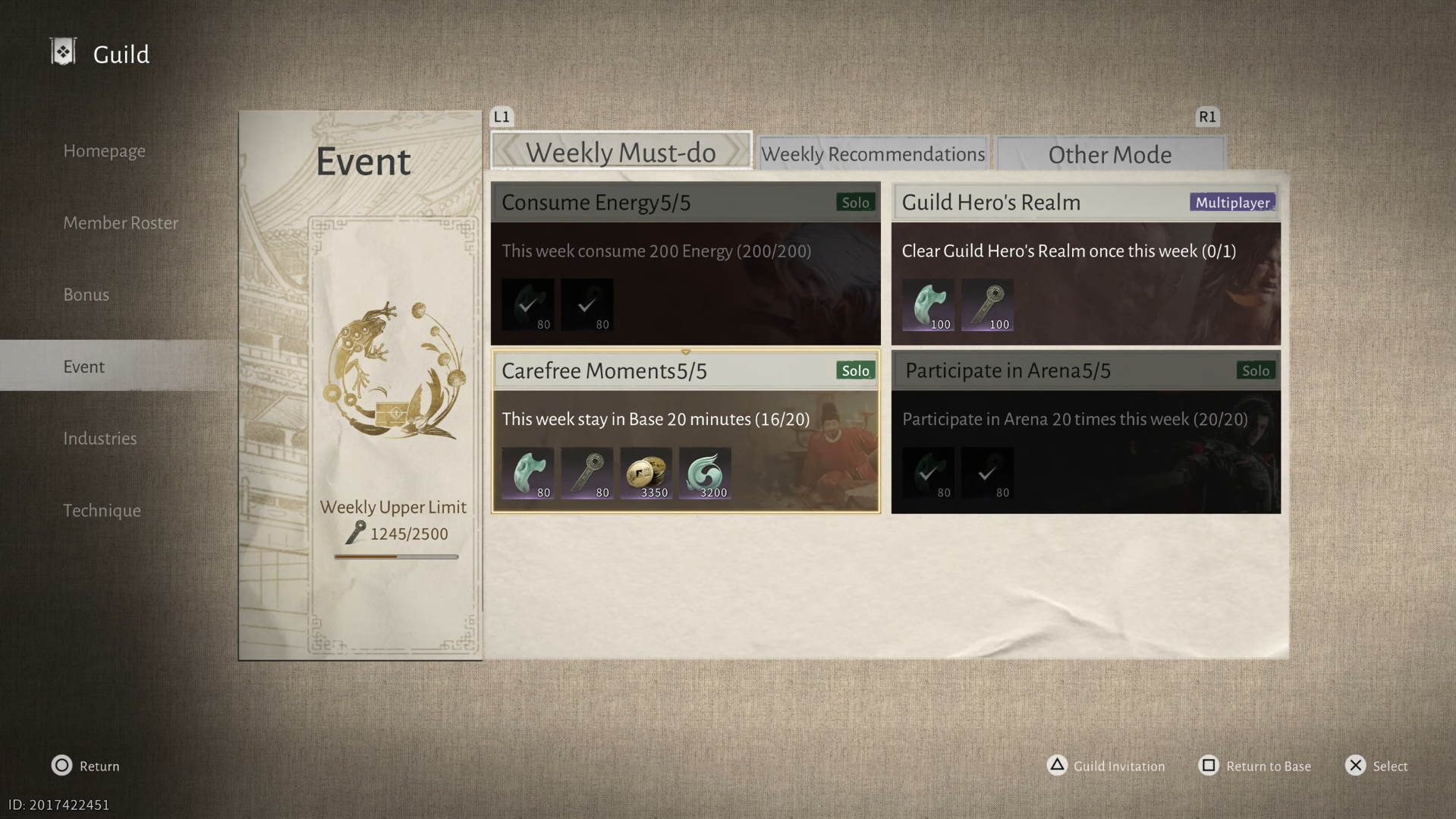
Task: Click the Return button
Action: point(86,766)
